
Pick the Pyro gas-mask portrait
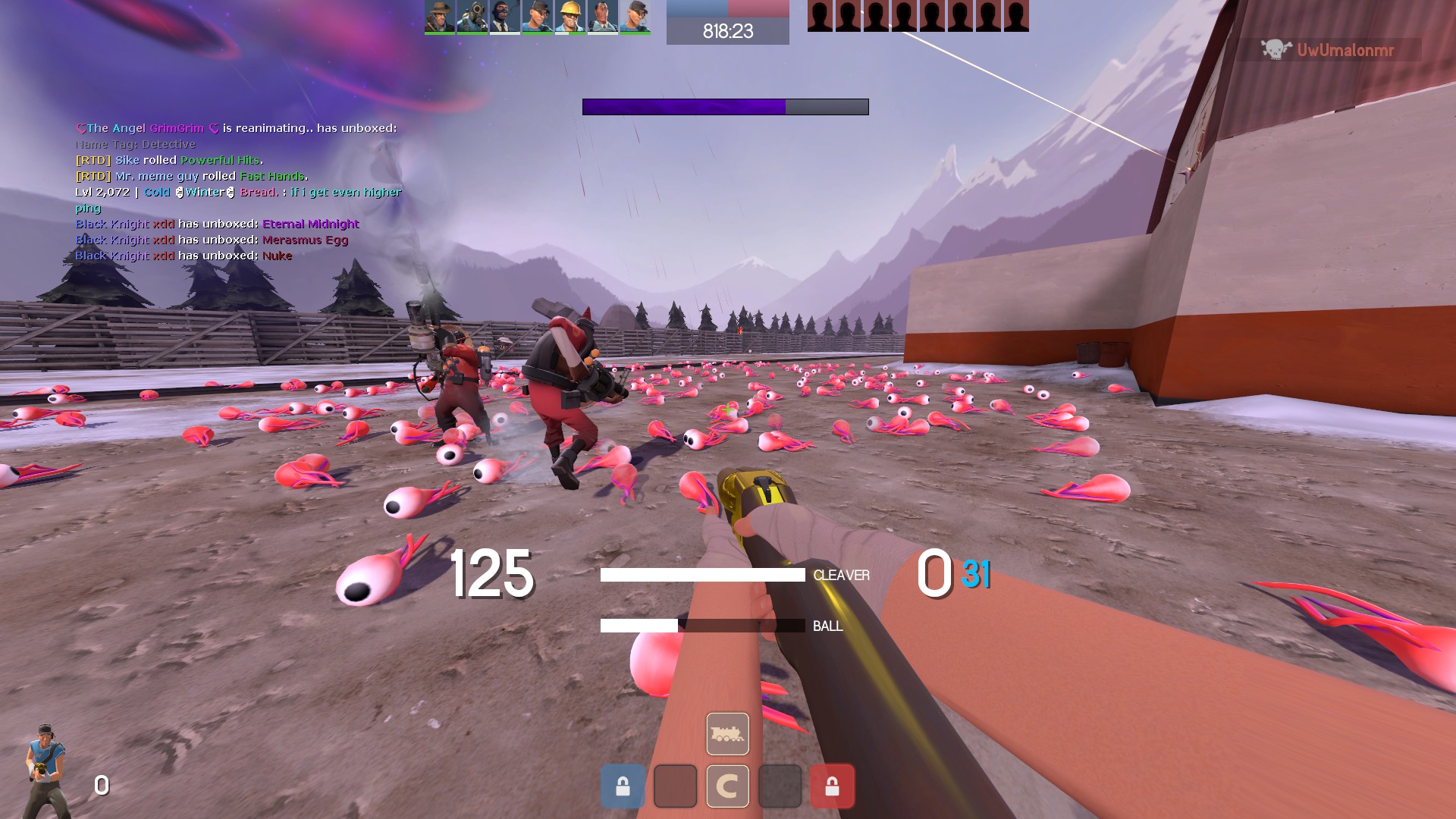pos(472,17)
